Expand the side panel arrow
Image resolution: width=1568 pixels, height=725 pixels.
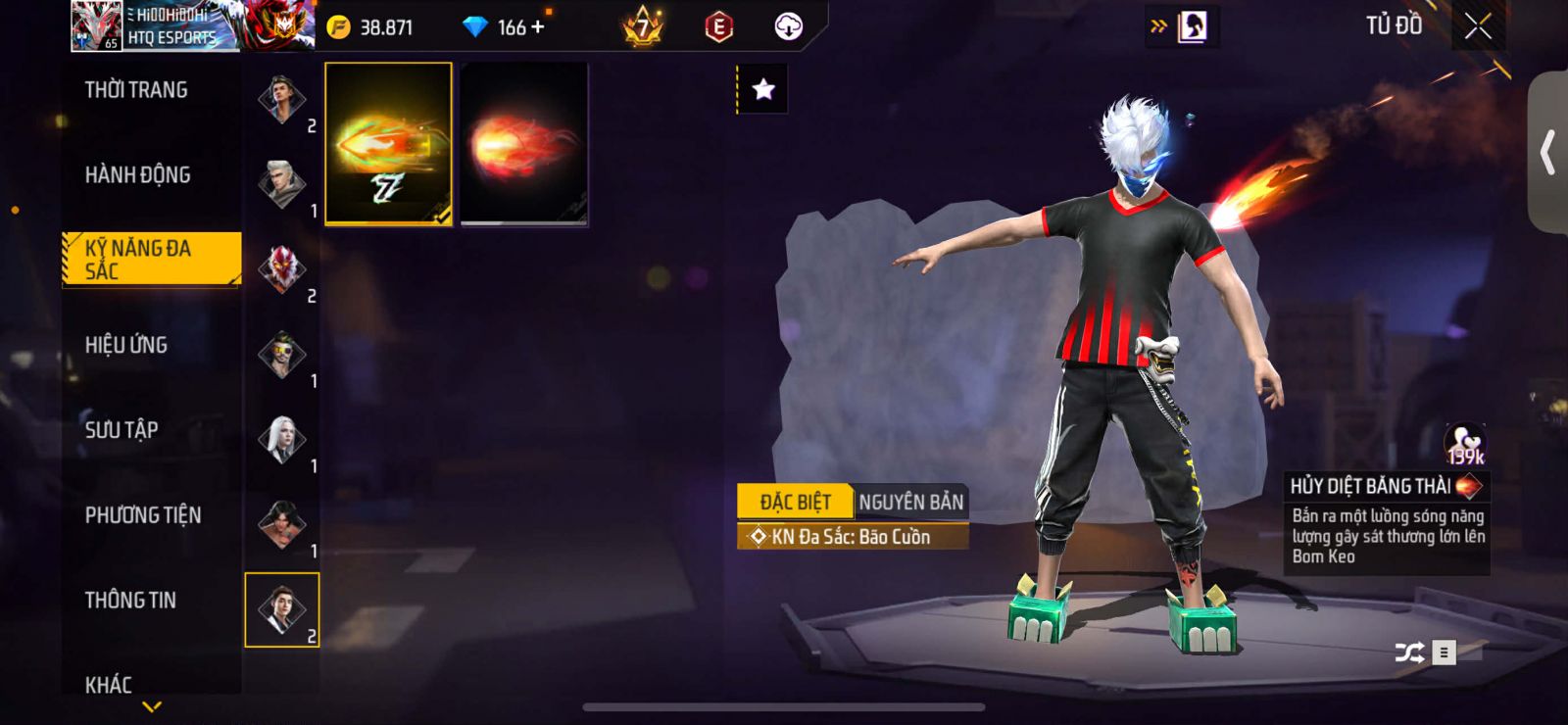1548,153
